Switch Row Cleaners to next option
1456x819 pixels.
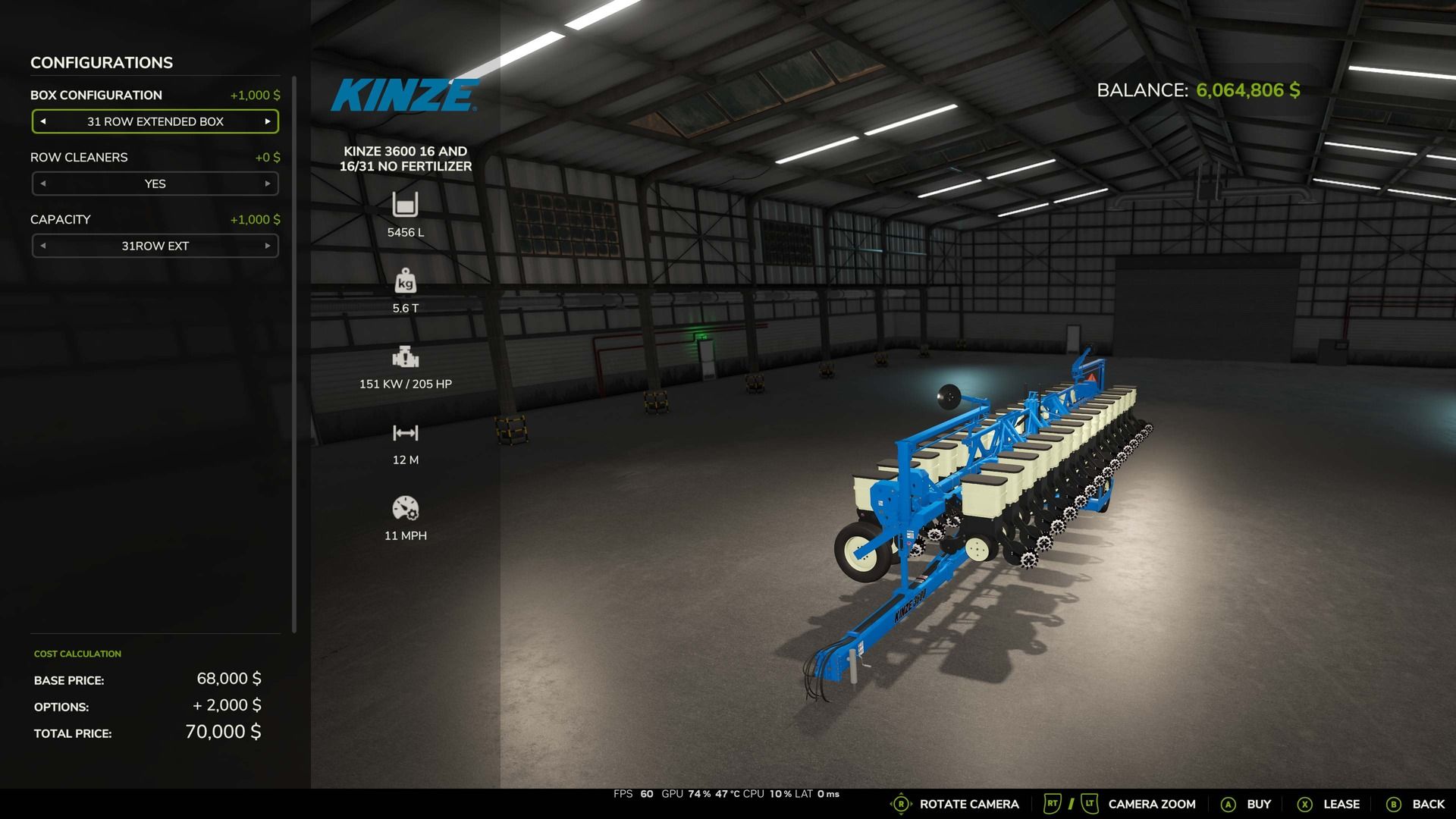(x=268, y=184)
